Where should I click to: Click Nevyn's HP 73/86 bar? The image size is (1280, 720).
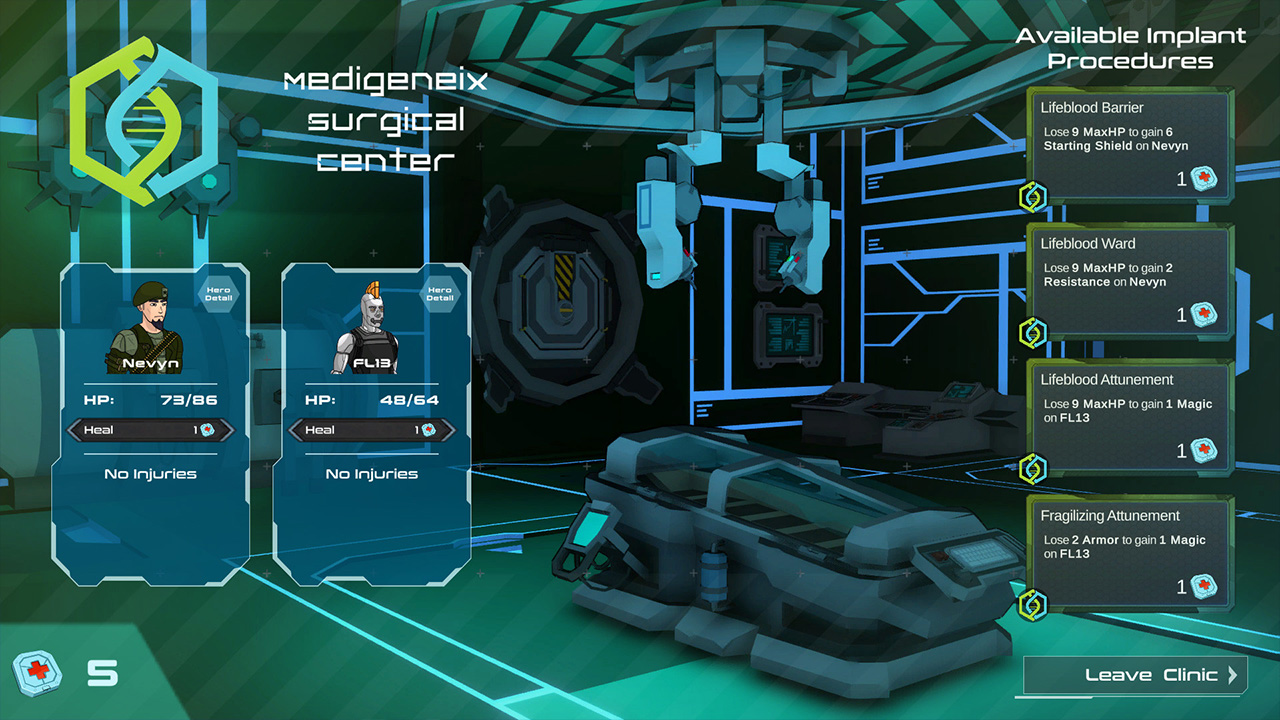(150, 397)
